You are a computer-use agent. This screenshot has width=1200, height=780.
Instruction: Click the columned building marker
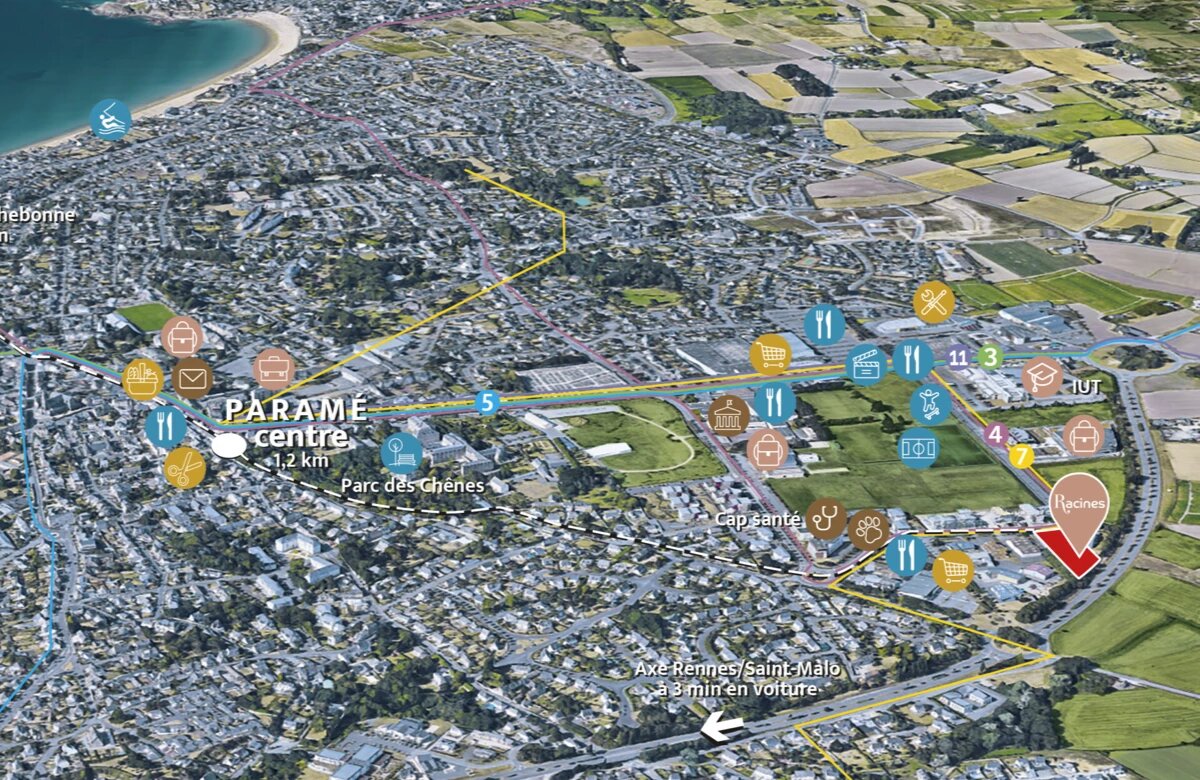[728, 415]
